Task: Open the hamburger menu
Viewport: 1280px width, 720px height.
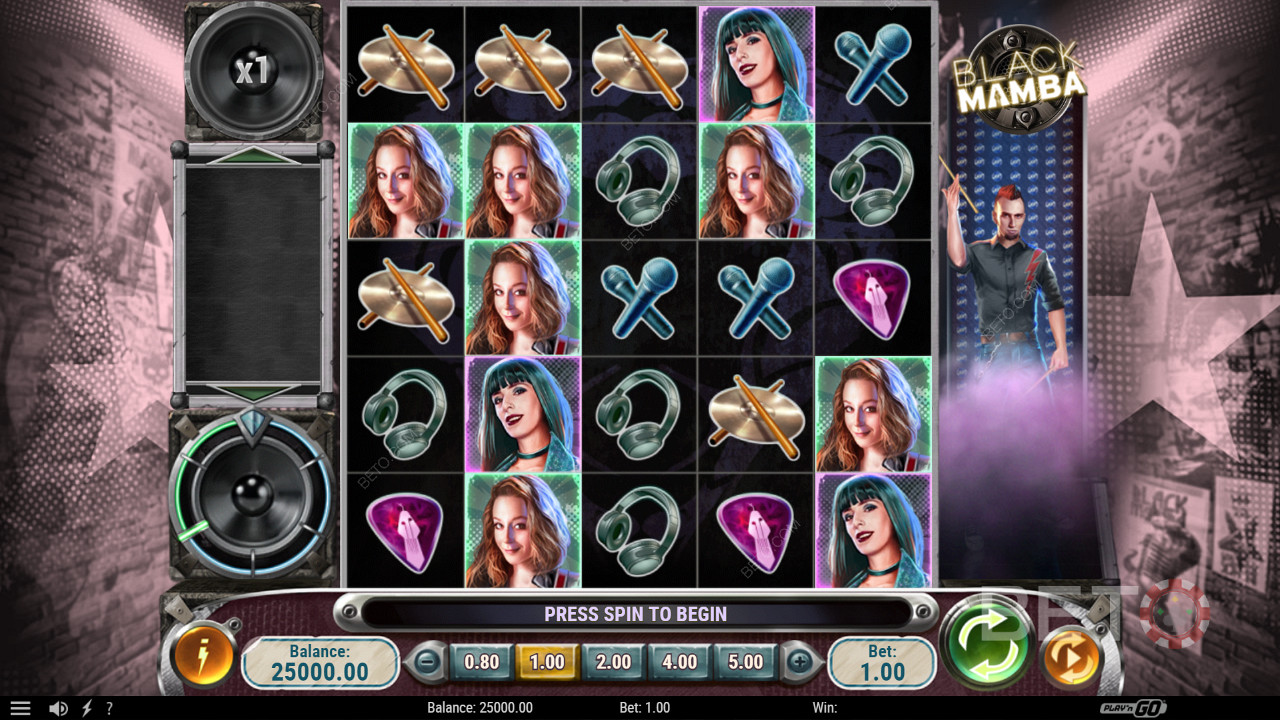Action: tap(20, 708)
